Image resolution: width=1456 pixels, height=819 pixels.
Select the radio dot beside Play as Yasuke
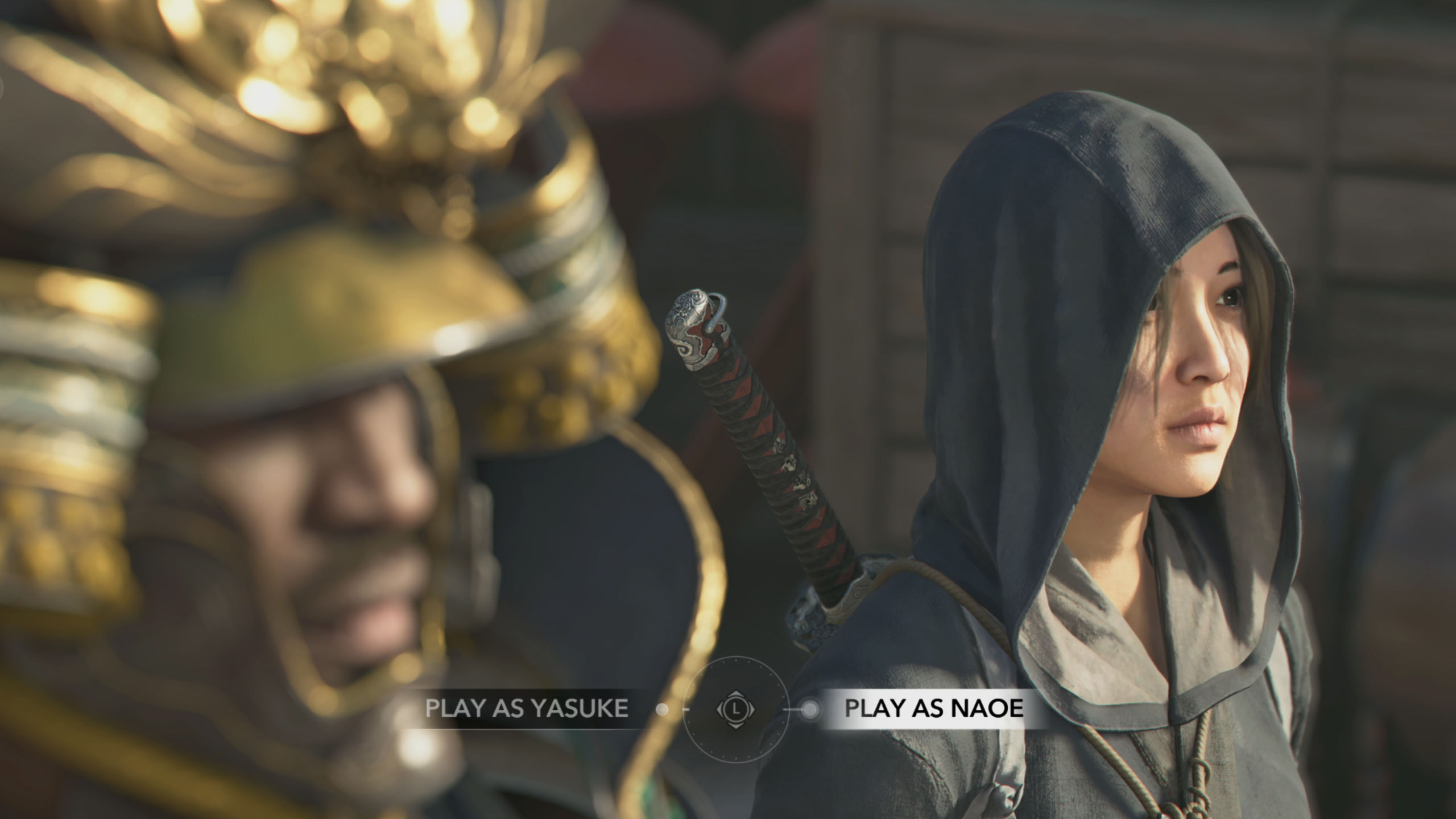coord(661,709)
